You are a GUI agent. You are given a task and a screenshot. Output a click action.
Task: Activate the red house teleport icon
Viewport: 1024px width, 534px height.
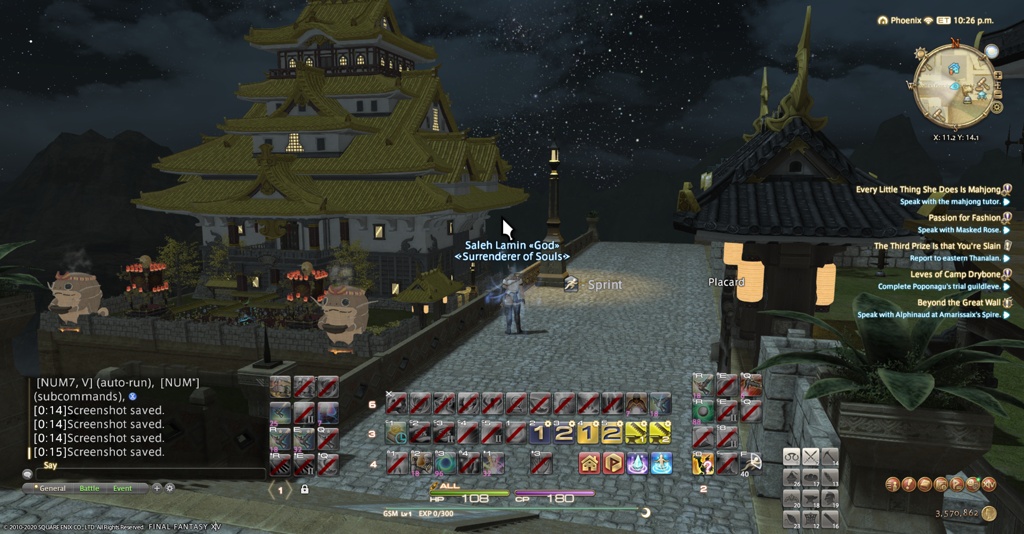588,463
